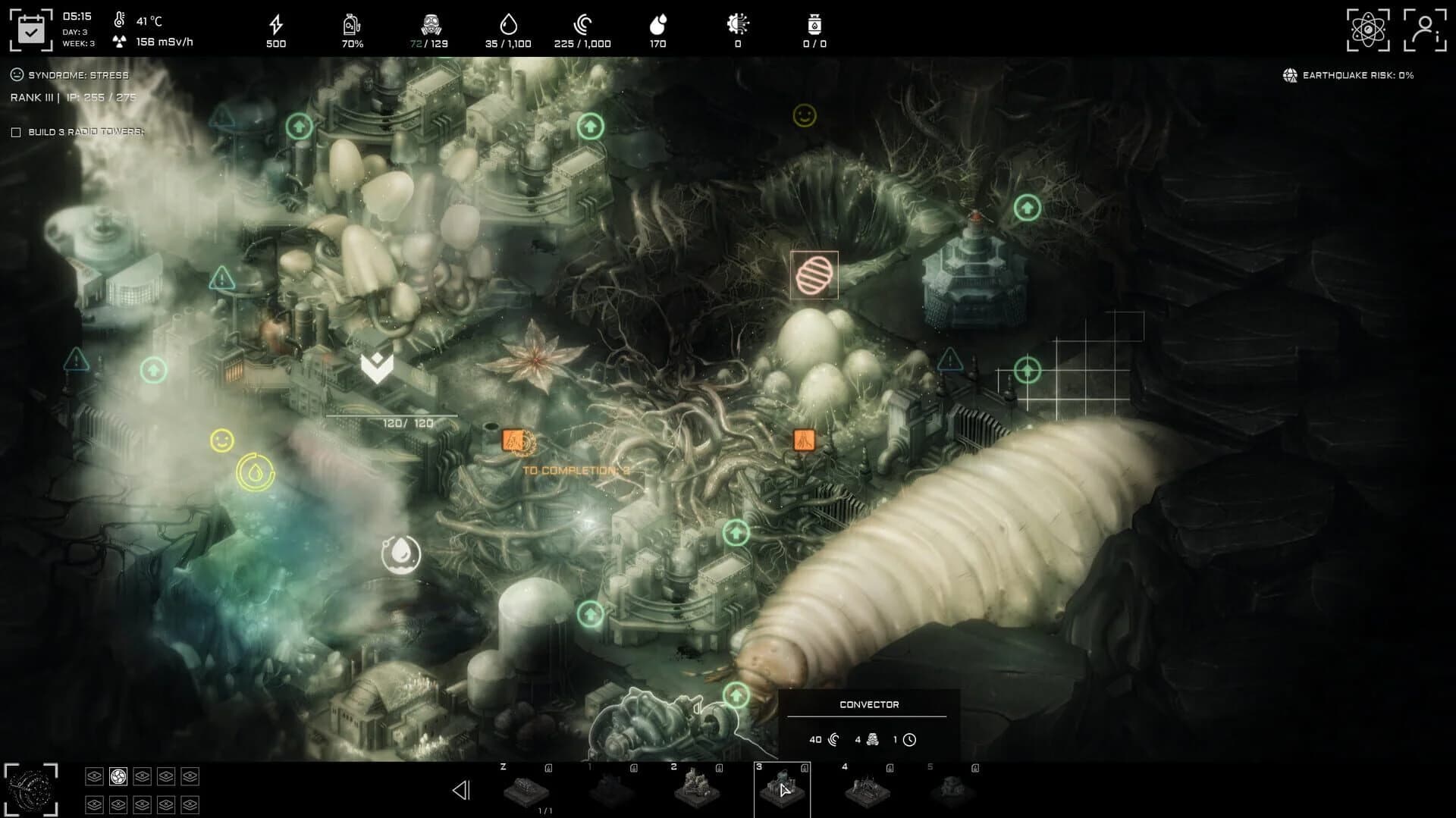
Task: Toggle the highlighted spiral layer filter icon
Action: pyautogui.click(x=118, y=776)
